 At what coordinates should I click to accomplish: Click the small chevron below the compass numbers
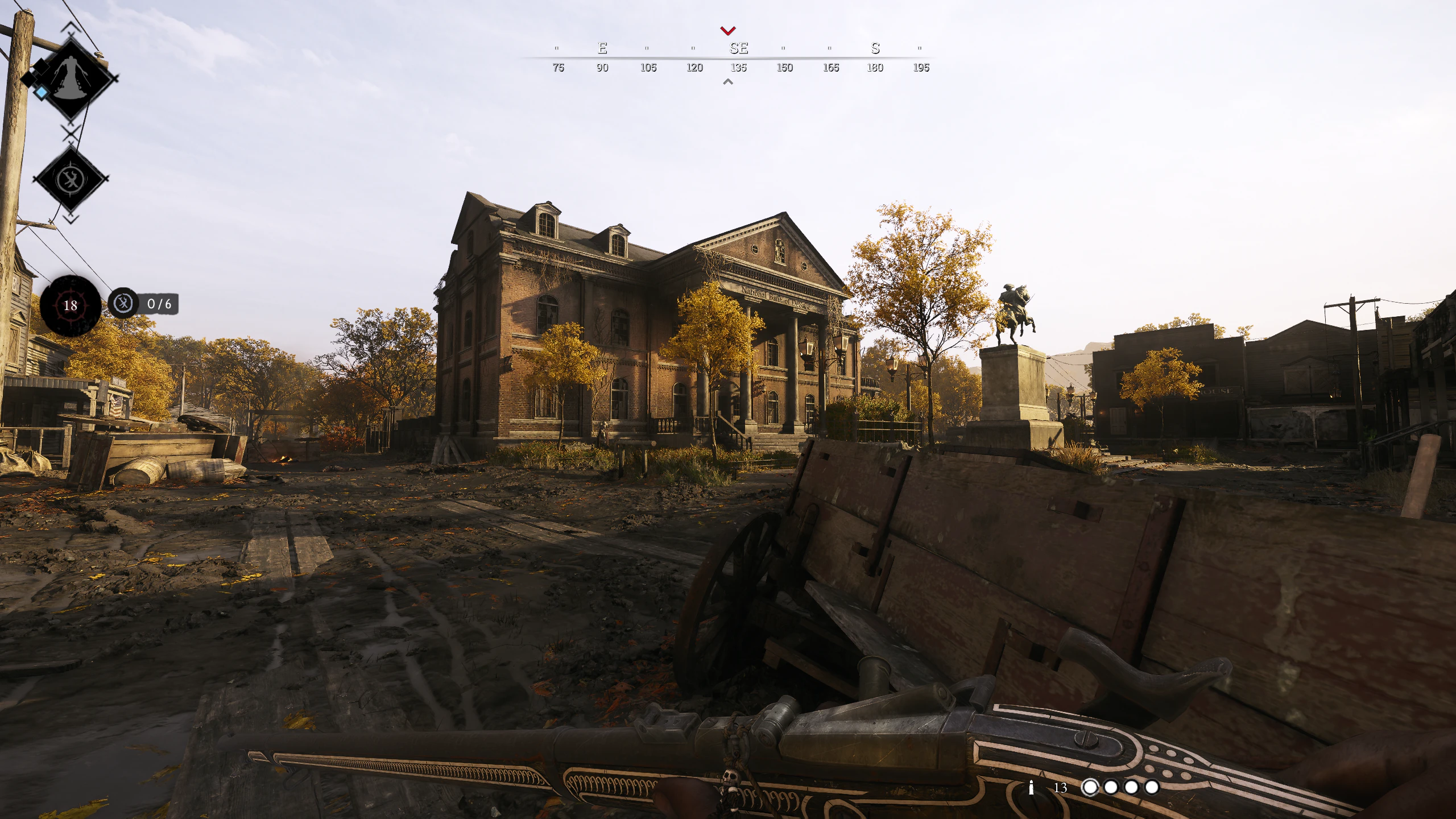727,82
